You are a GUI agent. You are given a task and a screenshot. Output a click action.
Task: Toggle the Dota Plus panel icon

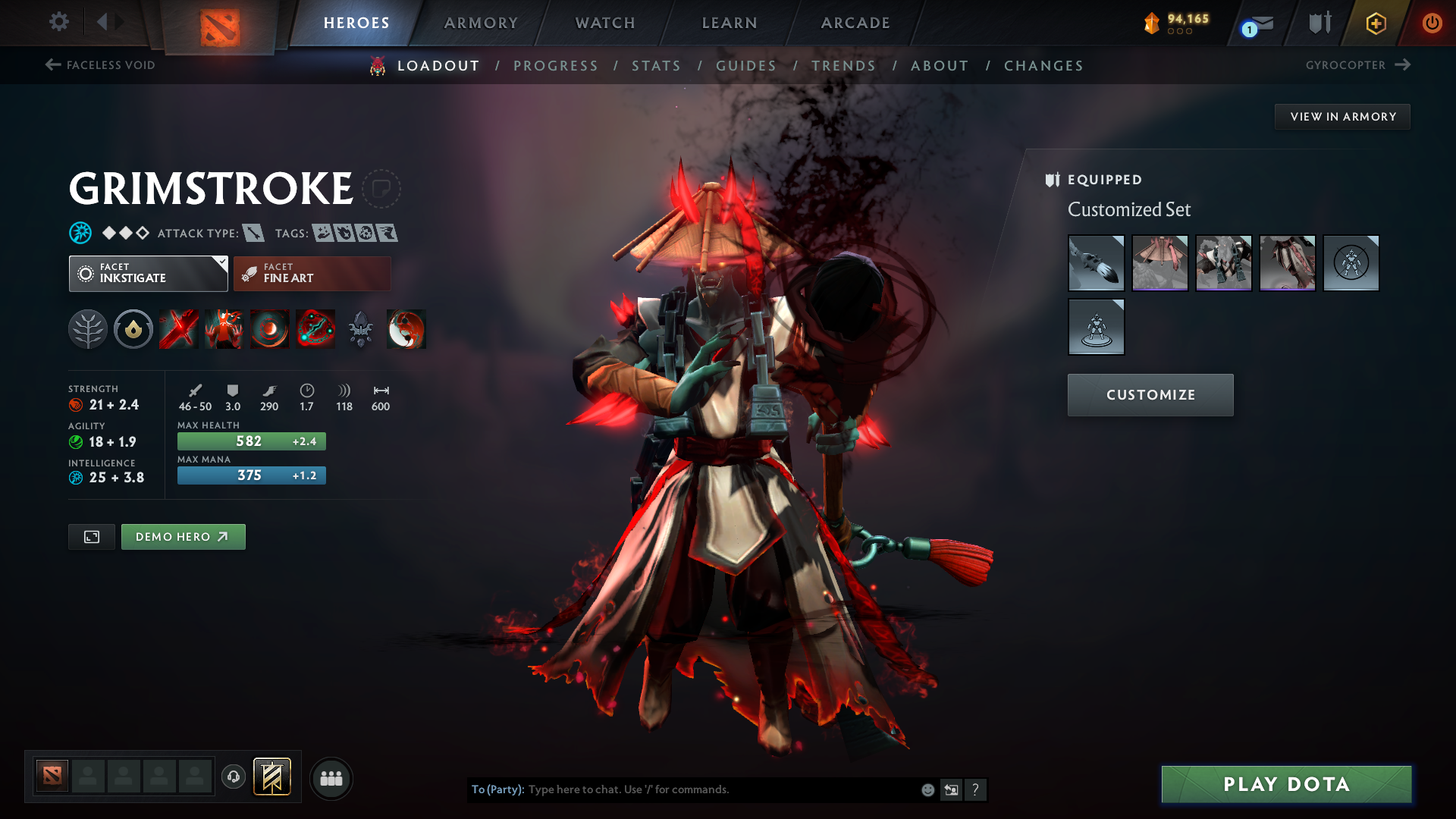click(x=1375, y=23)
